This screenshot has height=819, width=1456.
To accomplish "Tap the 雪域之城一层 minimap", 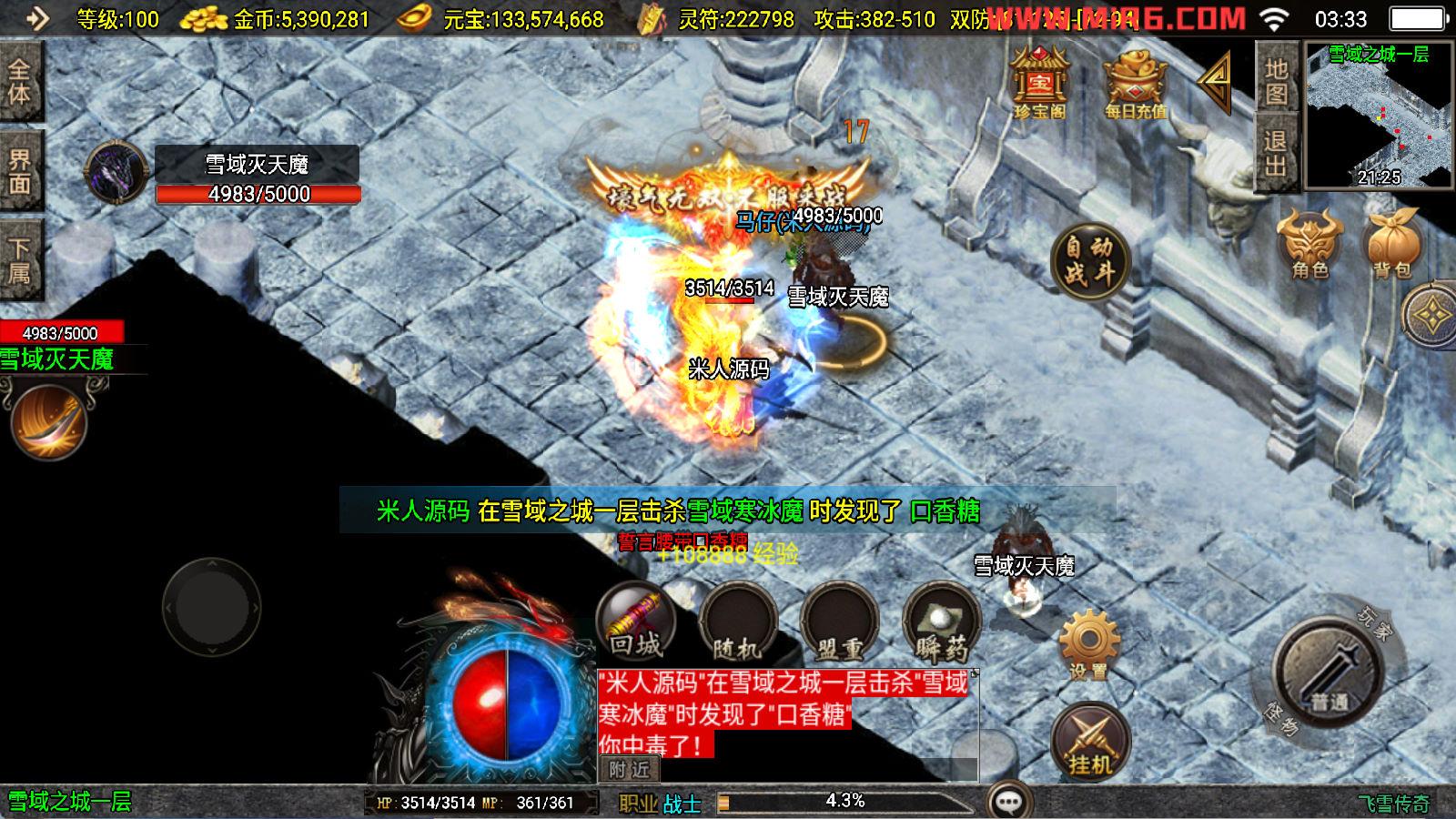I will [x=1377, y=118].
